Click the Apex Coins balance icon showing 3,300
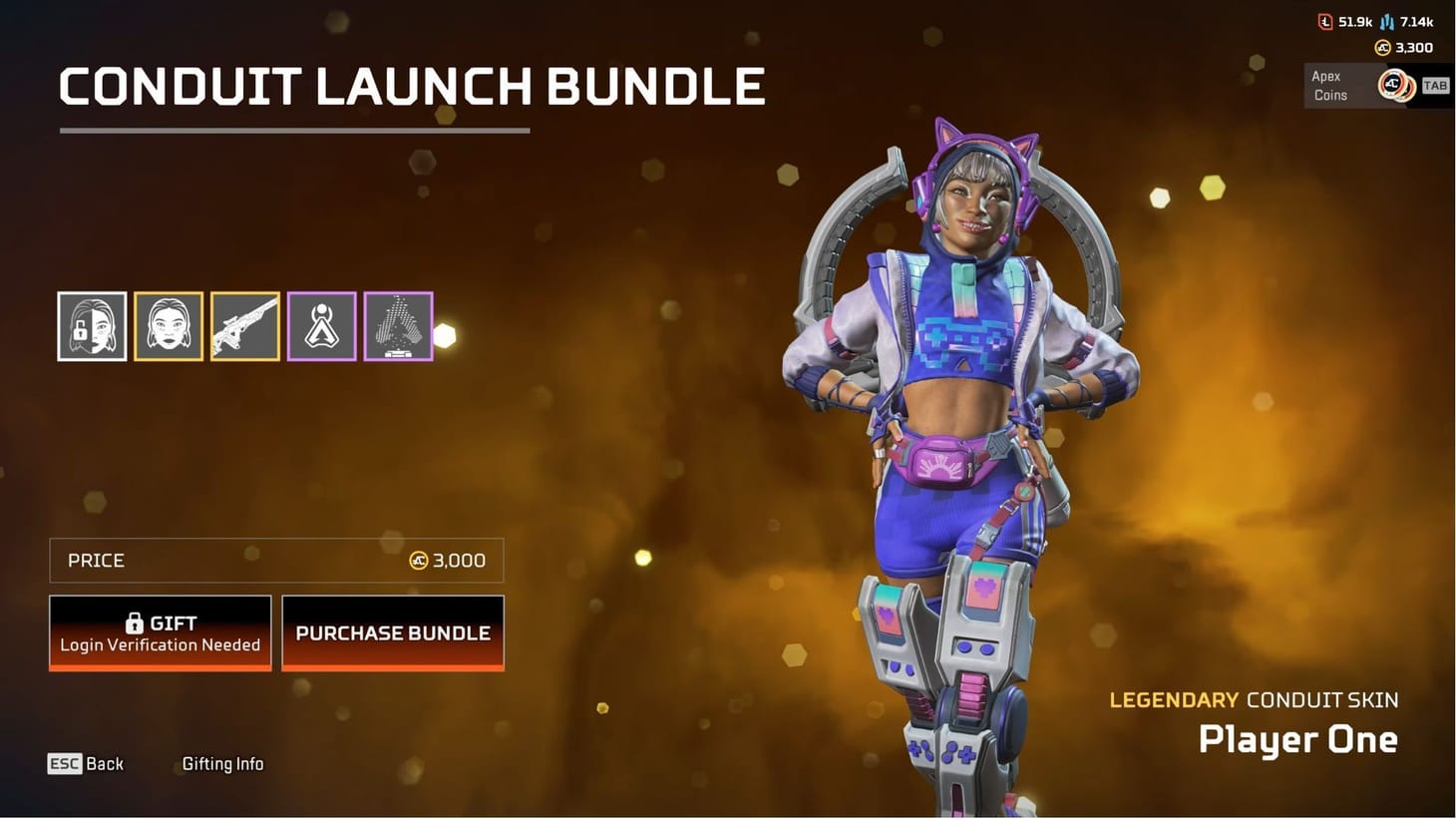 click(x=1384, y=47)
